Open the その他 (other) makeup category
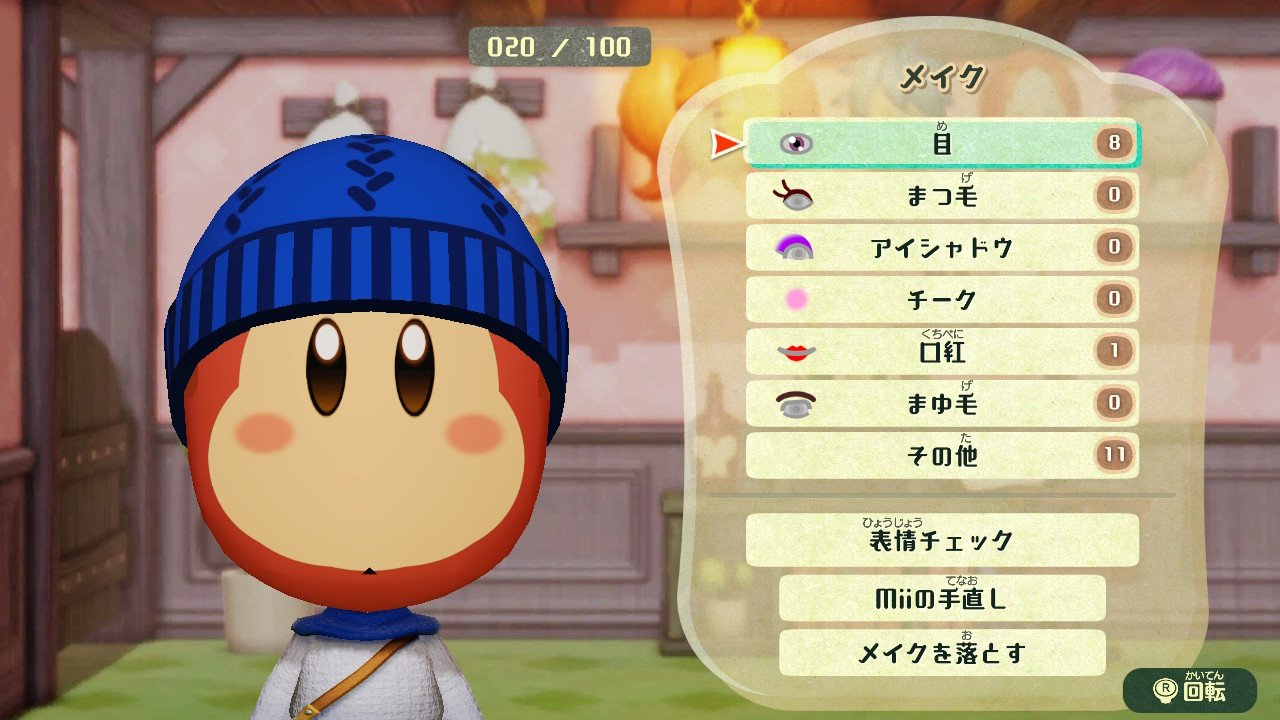The image size is (1280, 720). pos(941,456)
